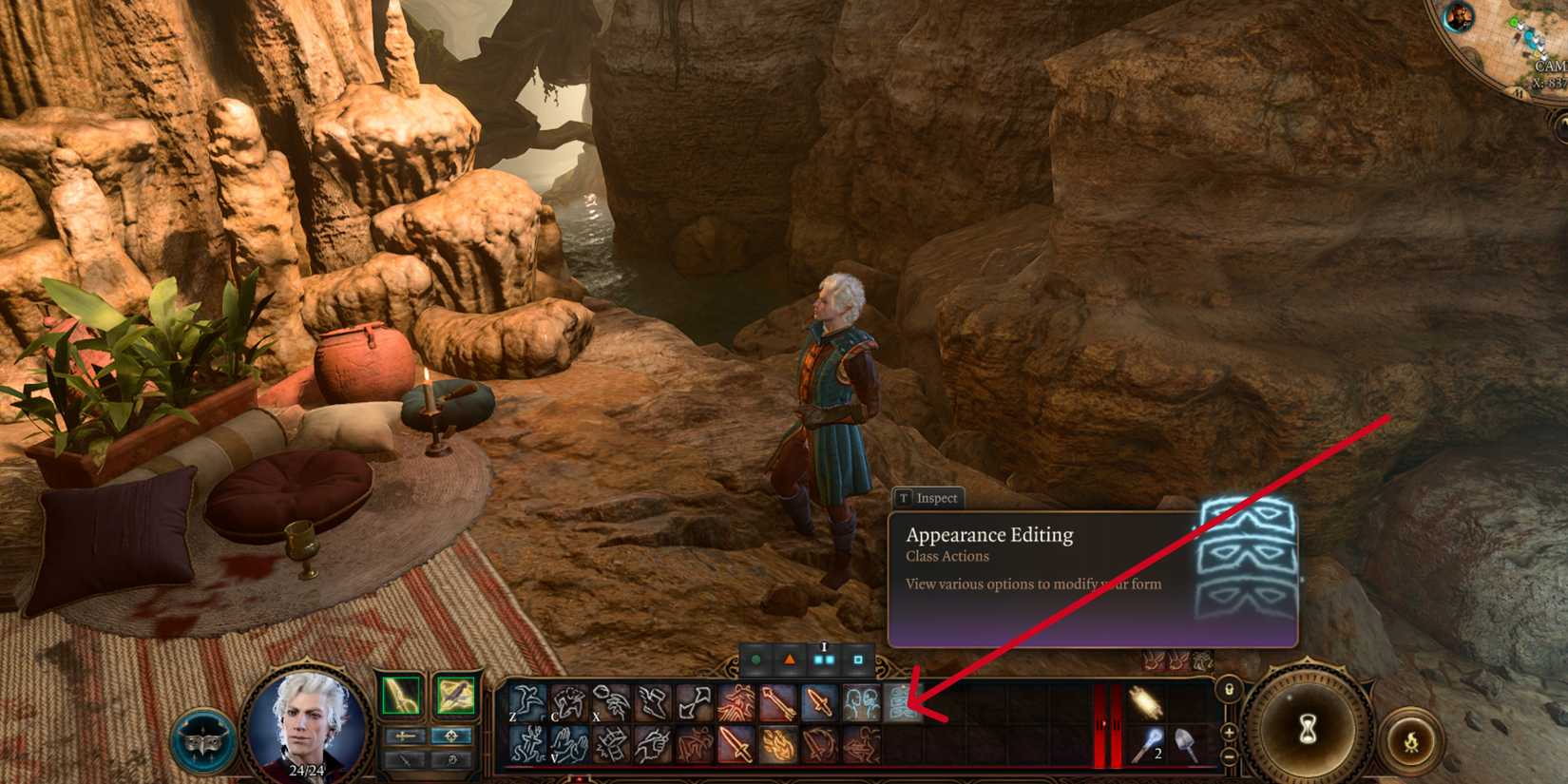Click the plus to add a hotbar row
Viewport: 1568px width, 784px height.
pyautogui.click(x=1229, y=735)
